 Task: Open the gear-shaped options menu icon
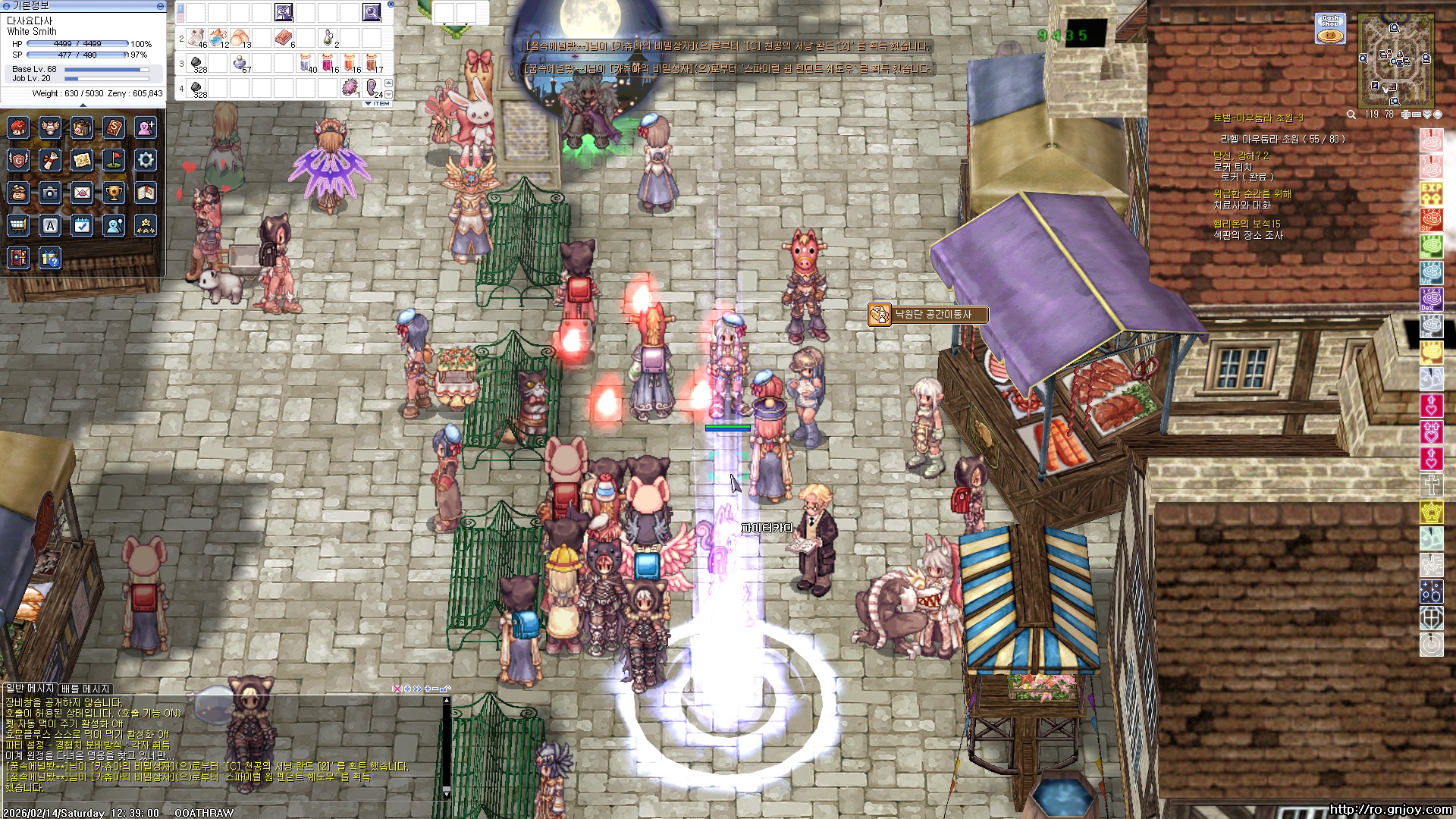point(146,160)
